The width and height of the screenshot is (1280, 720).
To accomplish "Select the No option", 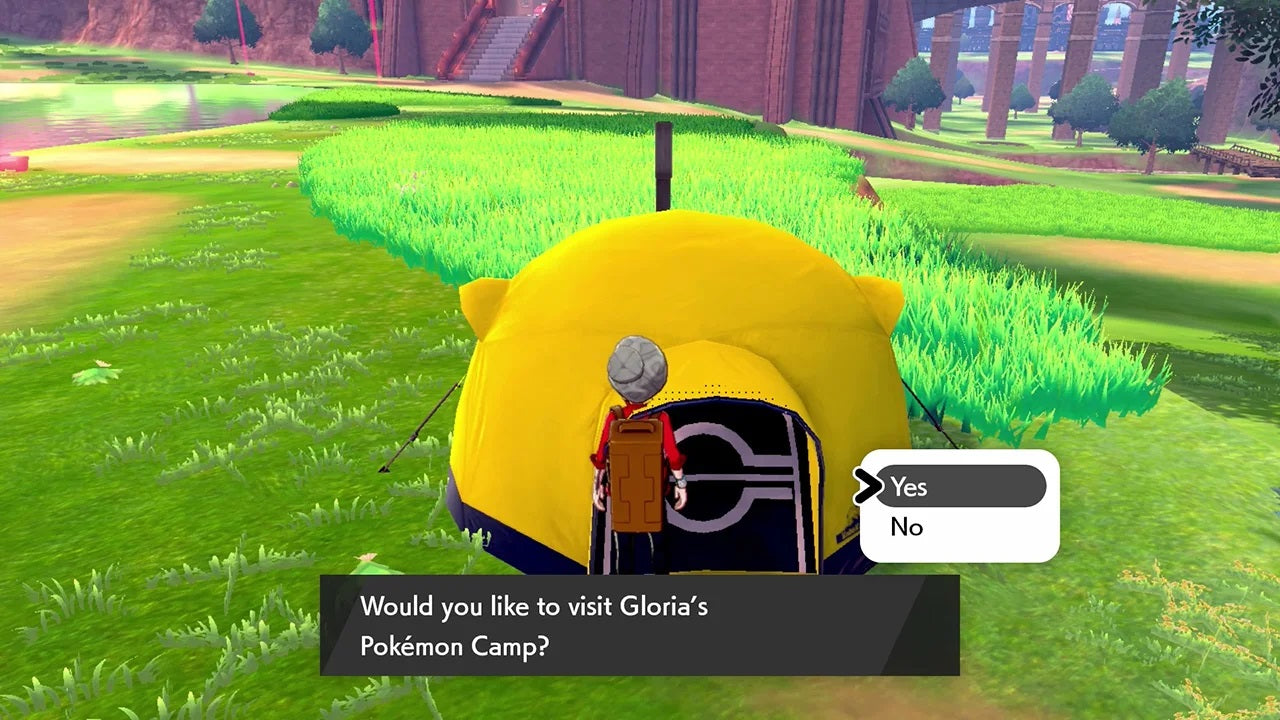I will point(908,527).
